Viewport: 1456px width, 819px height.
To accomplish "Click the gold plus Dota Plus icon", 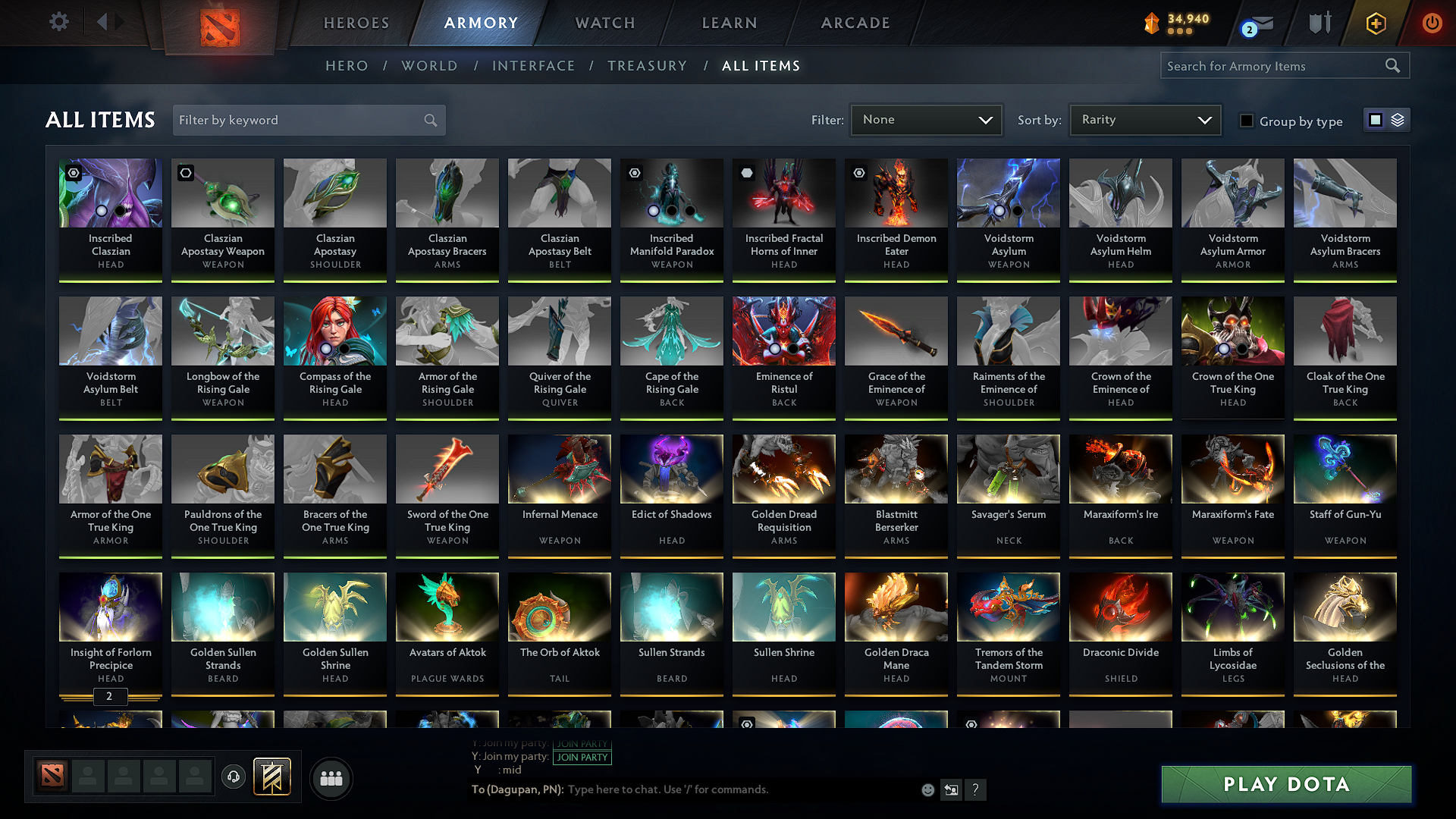I will [x=1376, y=23].
